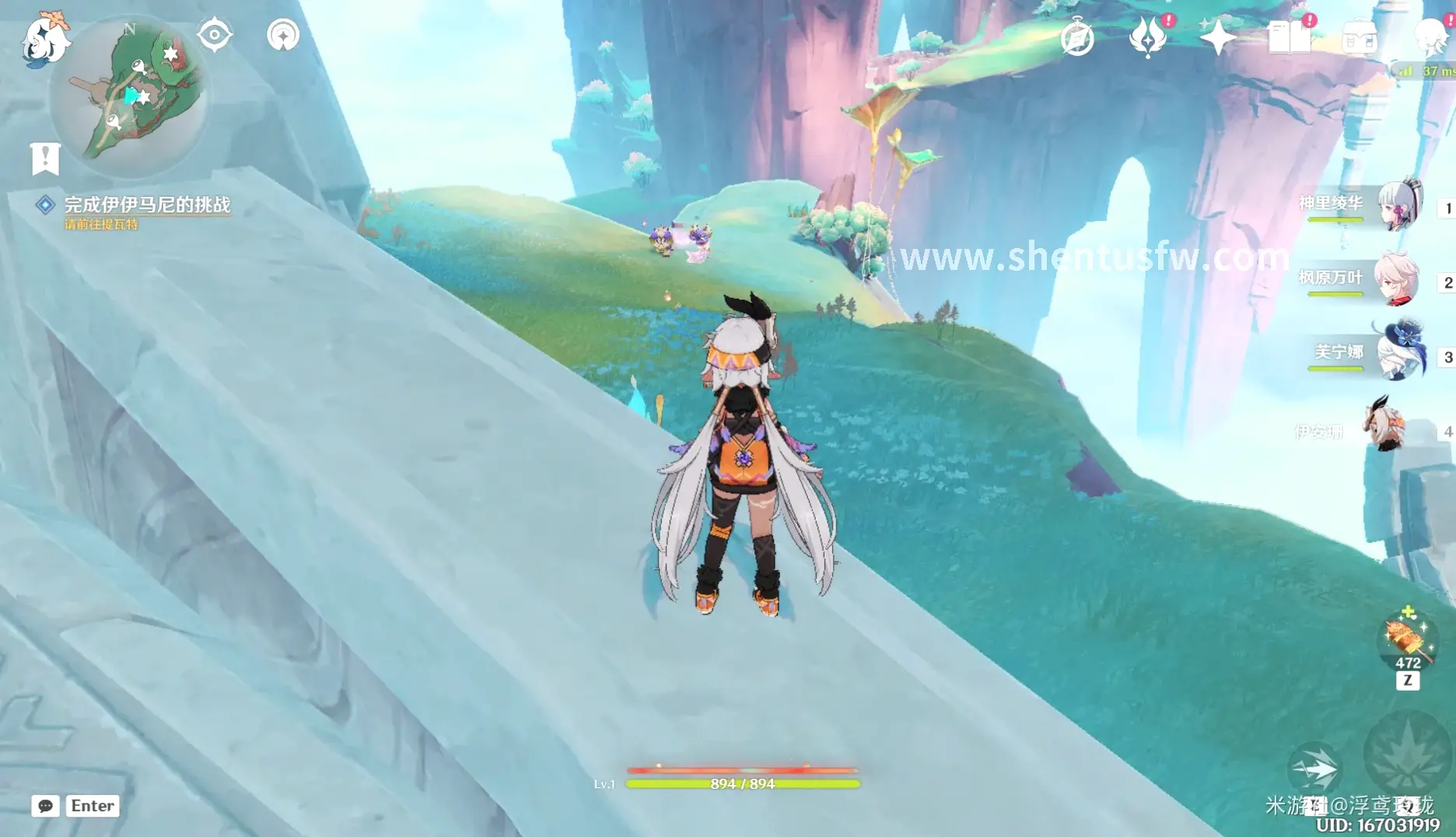Select the tracked quest 完成伊伊马尼的挑战
1456x837 pixels.
146,205
